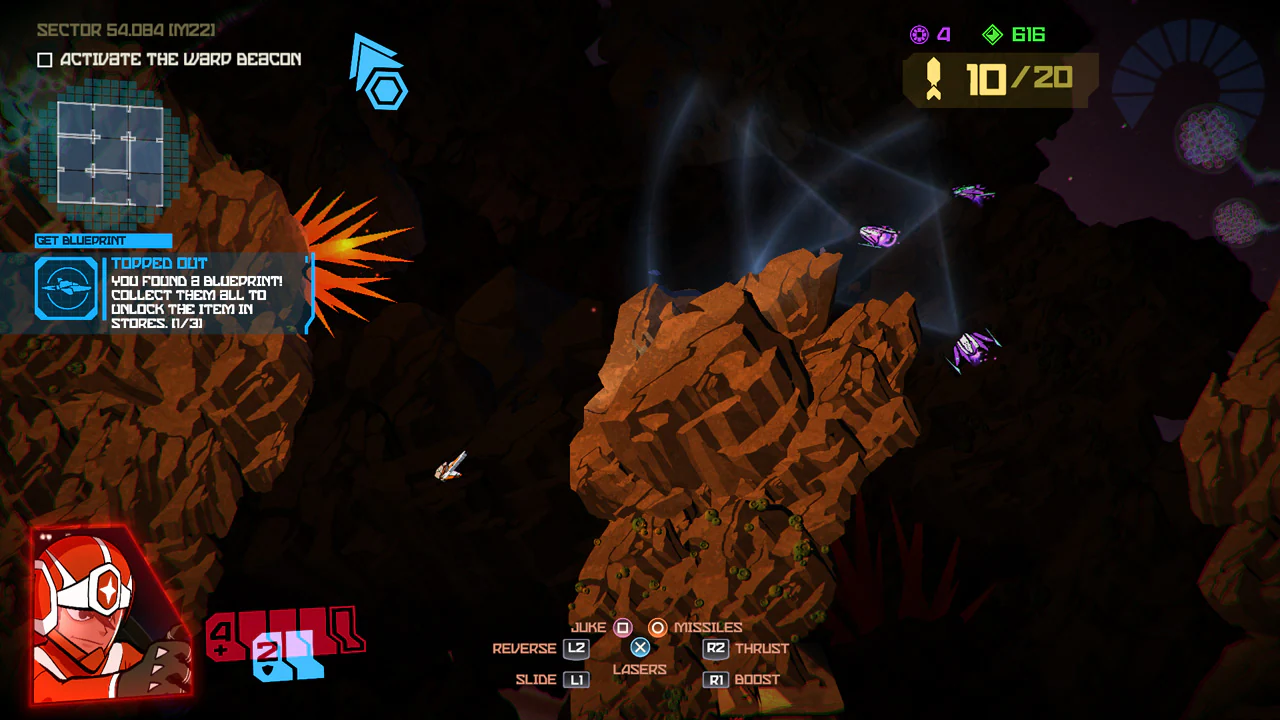Click the missile icon beside the 10/20 counter

pyautogui.click(x=933, y=79)
